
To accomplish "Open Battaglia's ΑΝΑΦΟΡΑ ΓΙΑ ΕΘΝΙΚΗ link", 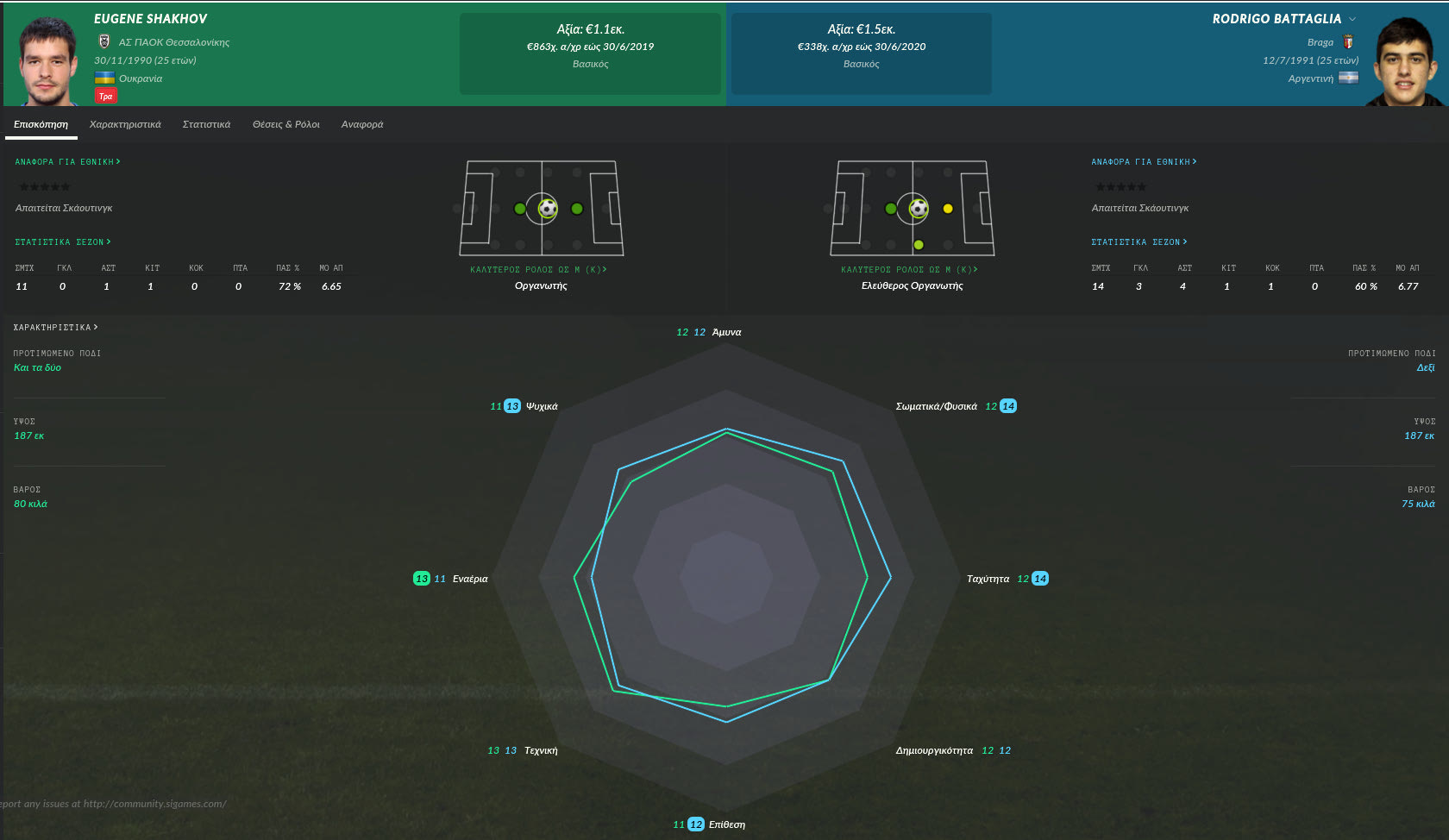I will (x=1144, y=162).
